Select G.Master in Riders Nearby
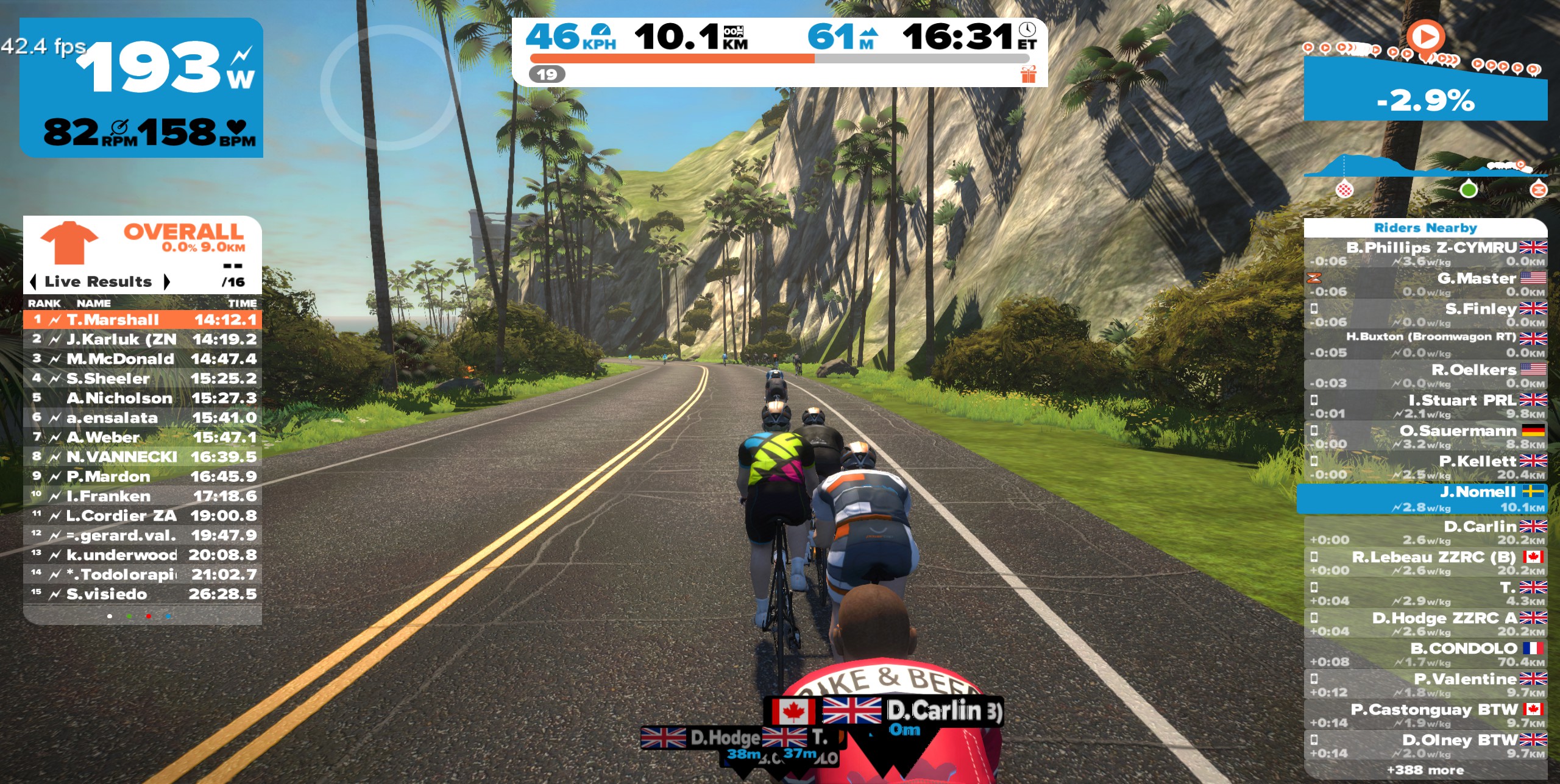The height and width of the screenshot is (784, 1560). point(1425,284)
